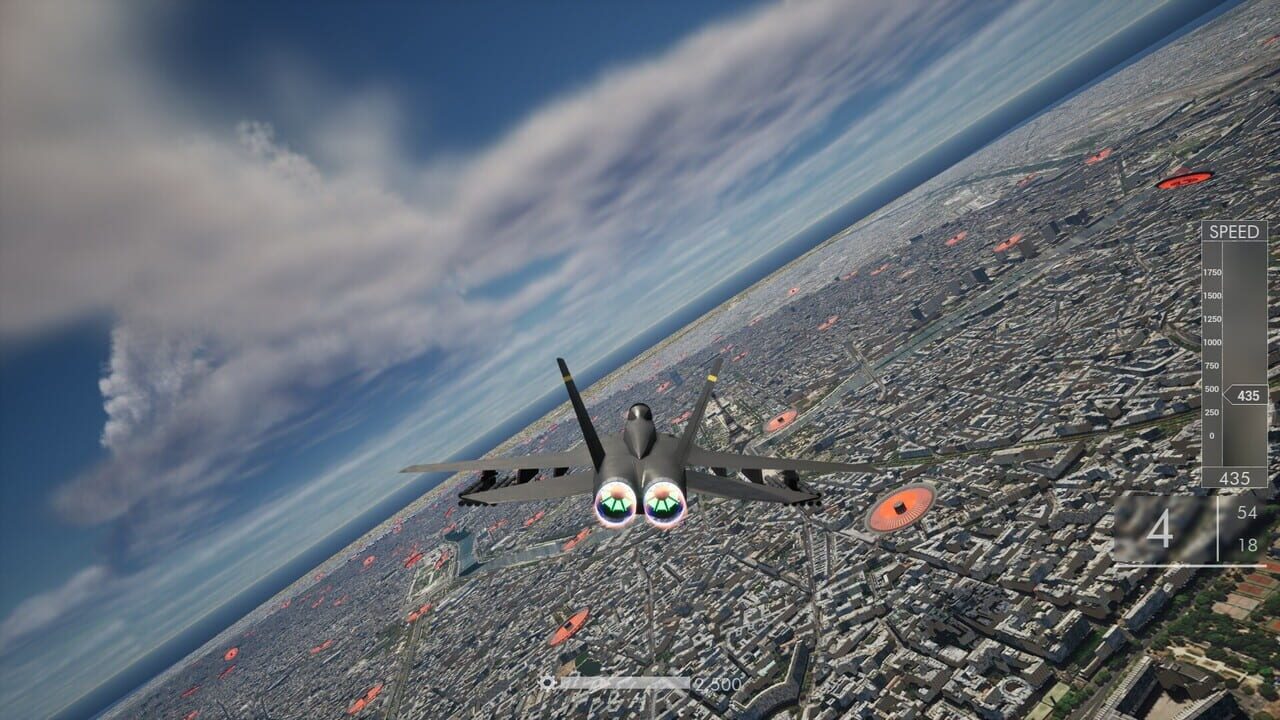The image size is (1280, 720).
Task: Click the 1750 mark on the speed scale
Action: [x=1211, y=274]
